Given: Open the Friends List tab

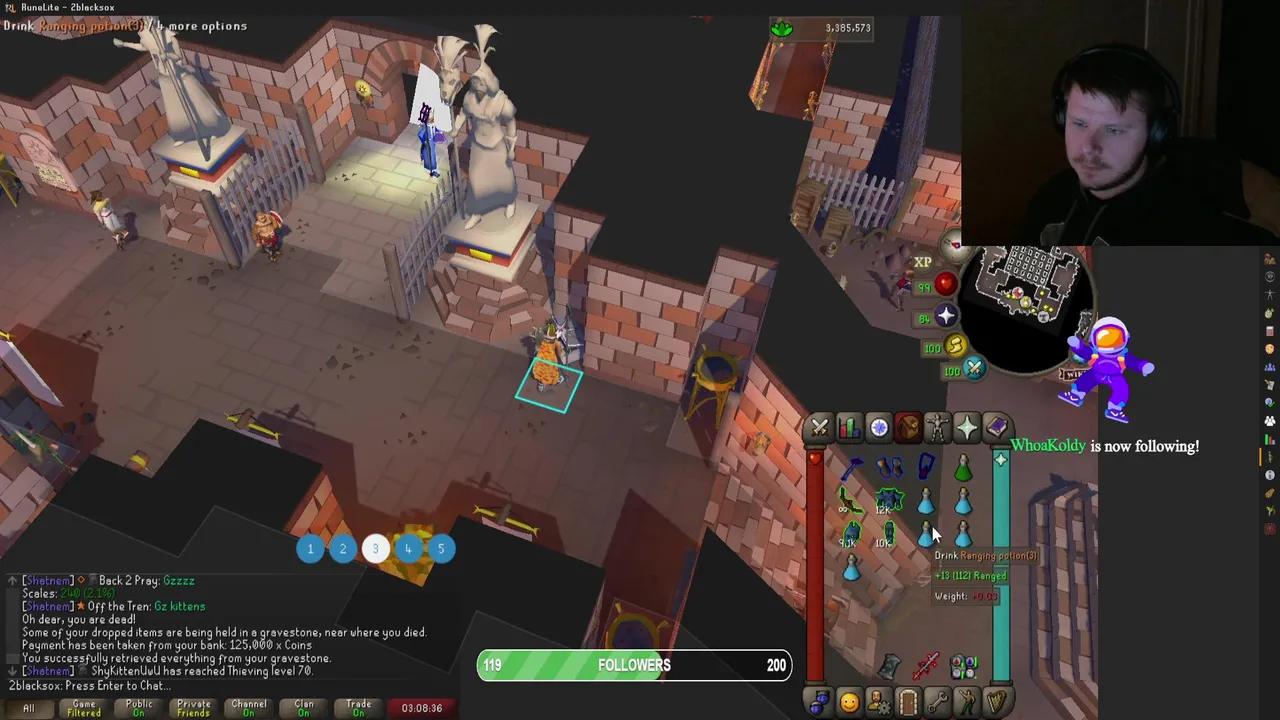Looking at the screenshot, I should click(848, 703).
